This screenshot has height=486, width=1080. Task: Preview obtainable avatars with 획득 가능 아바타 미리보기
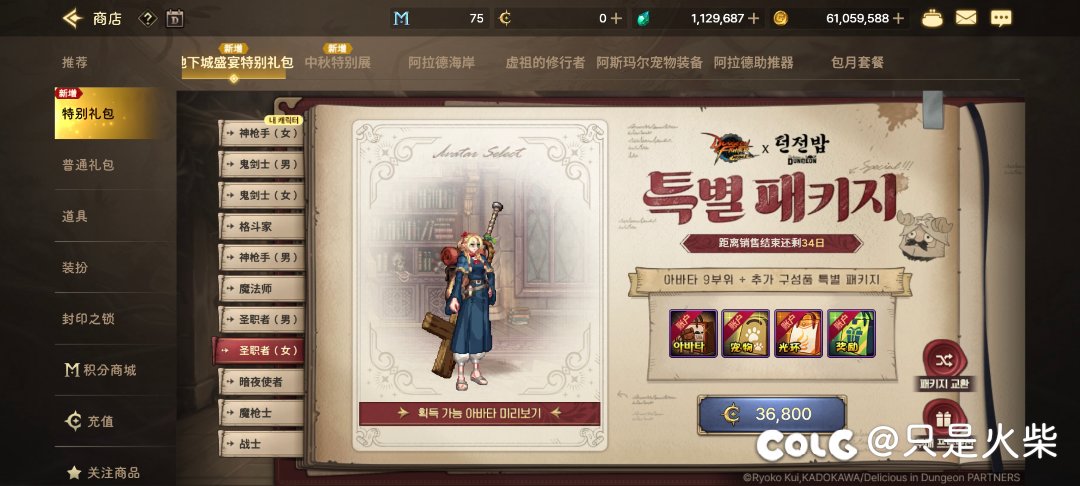click(x=480, y=412)
